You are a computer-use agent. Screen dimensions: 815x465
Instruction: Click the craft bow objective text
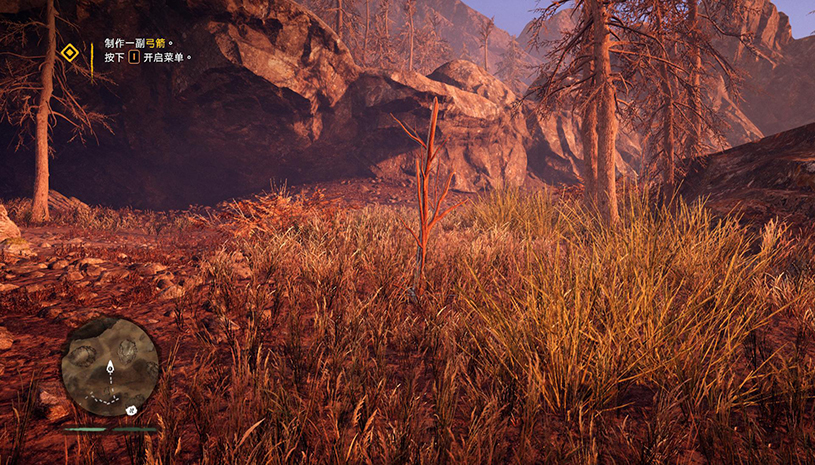[x=139, y=44]
